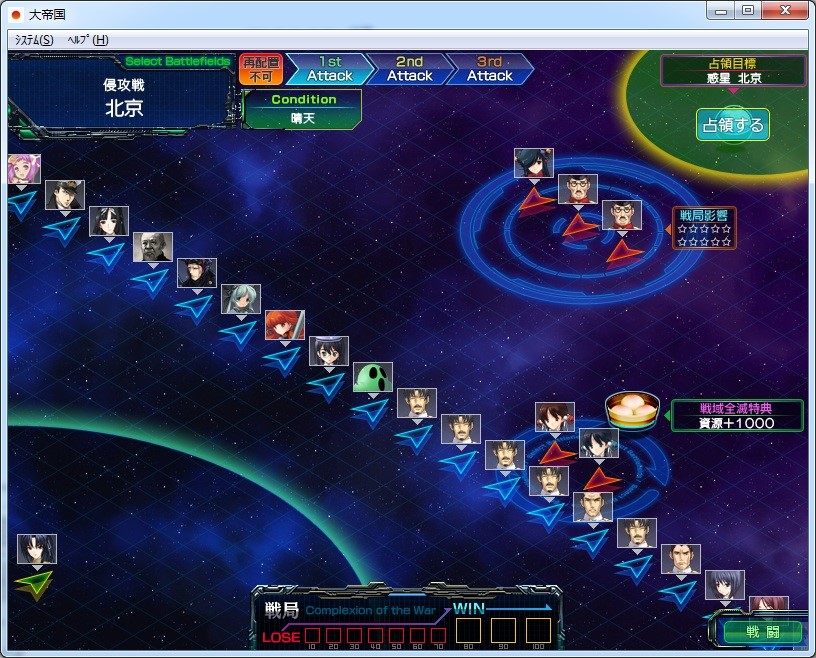The image size is (816, 658).
Task: Open the ヘルプ(H) help menu
Action: [x=87, y=40]
